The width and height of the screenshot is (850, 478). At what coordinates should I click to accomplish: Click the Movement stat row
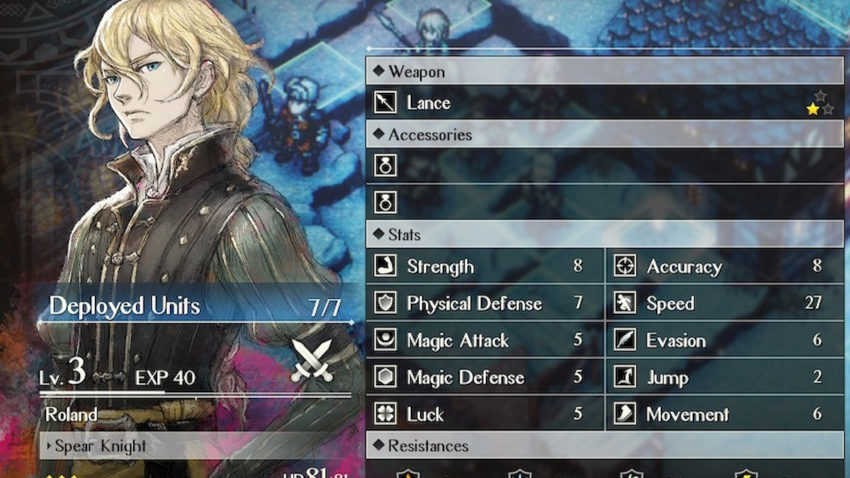(726, 414)
